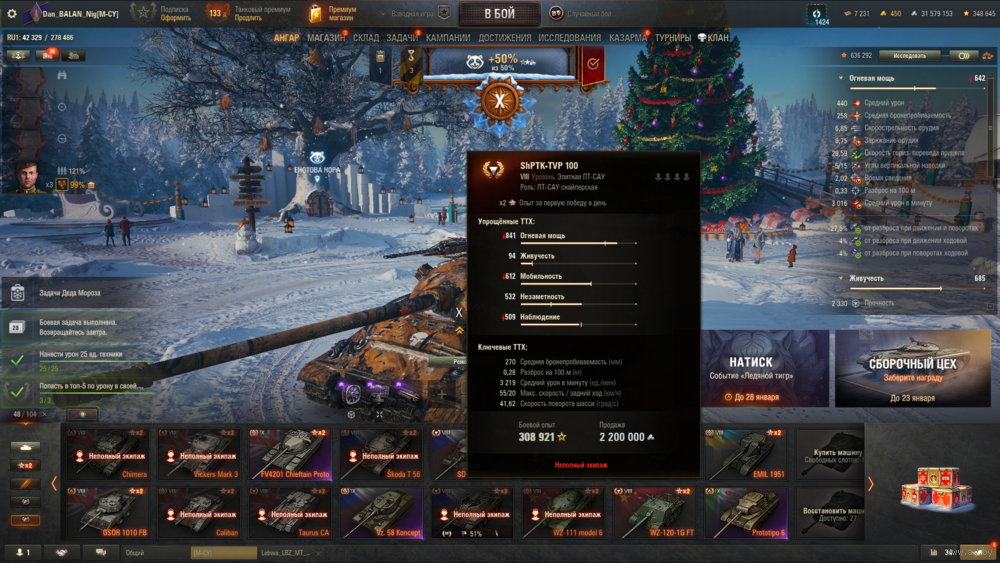Switch to the Казарма tab
Screen dimensions: 1000x563
(628, 38)
